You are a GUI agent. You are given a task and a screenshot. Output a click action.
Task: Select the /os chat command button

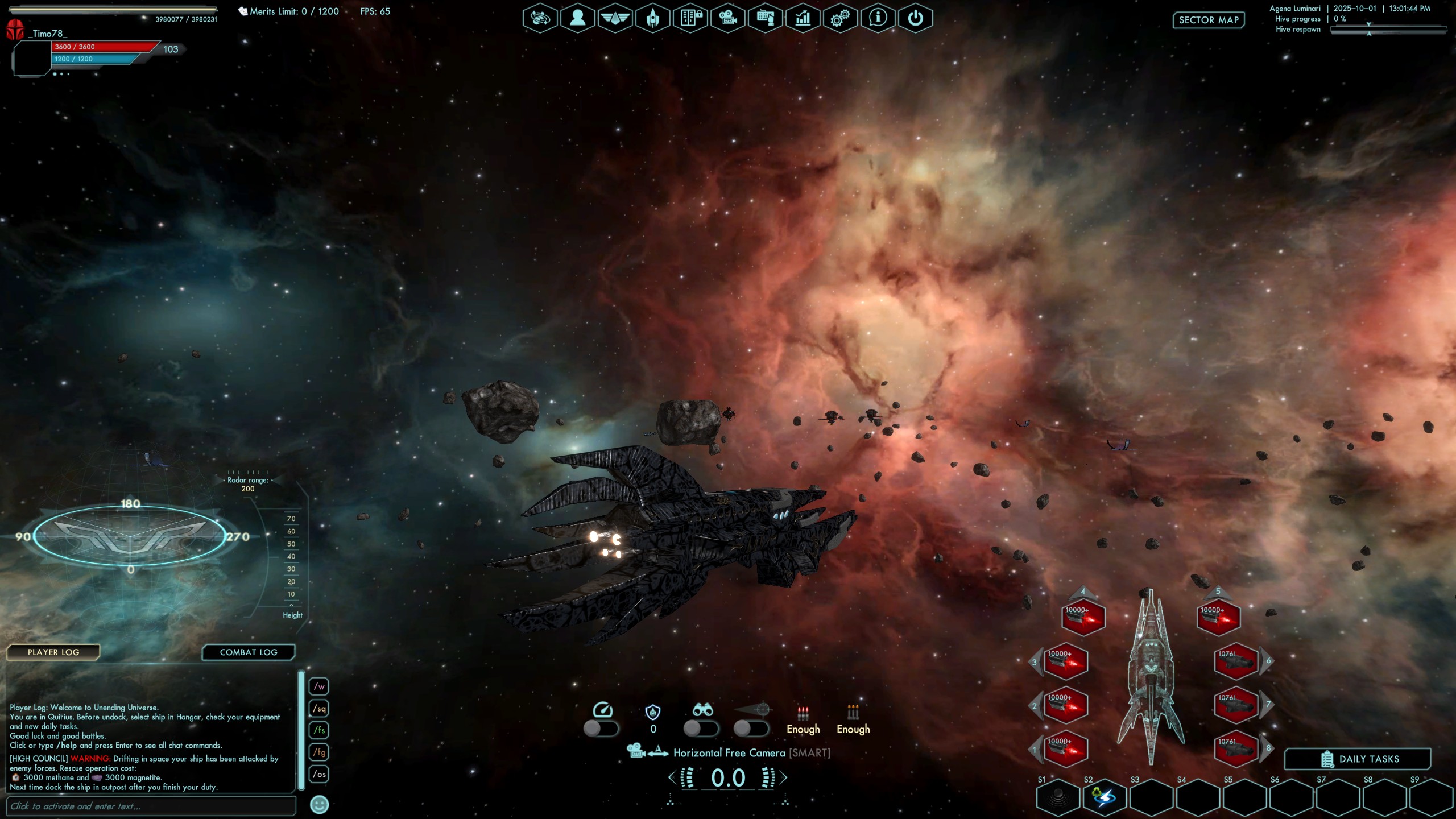click(x=319, y=774)
